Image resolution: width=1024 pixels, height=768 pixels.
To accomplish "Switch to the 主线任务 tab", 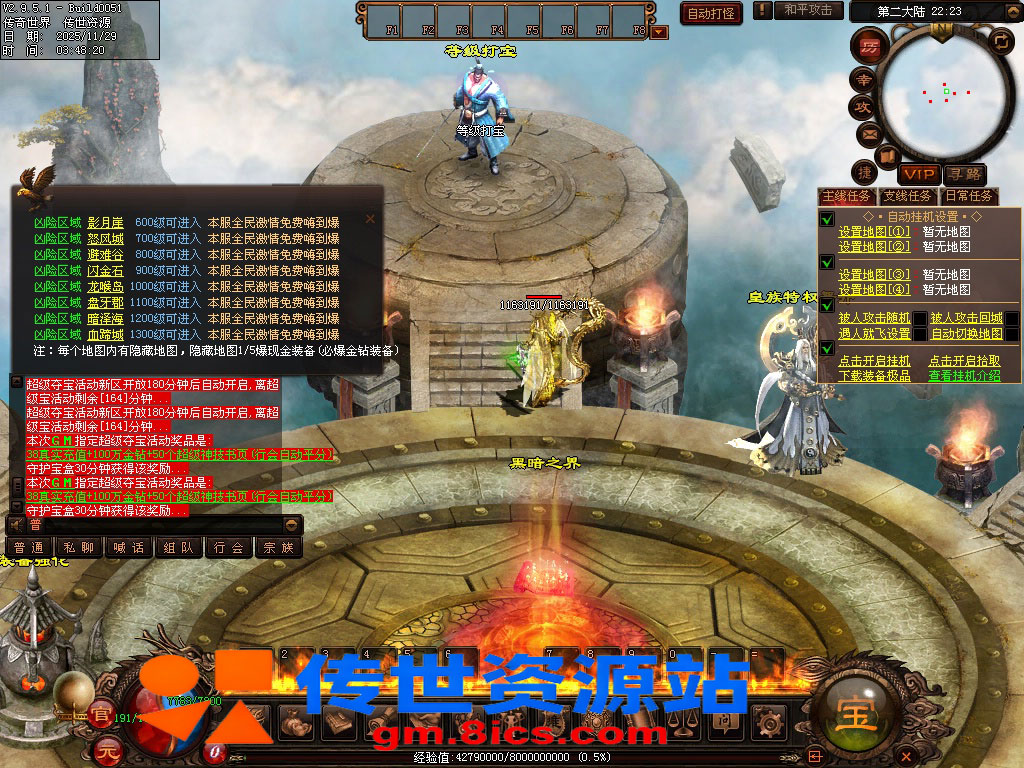I will (847, 196).
